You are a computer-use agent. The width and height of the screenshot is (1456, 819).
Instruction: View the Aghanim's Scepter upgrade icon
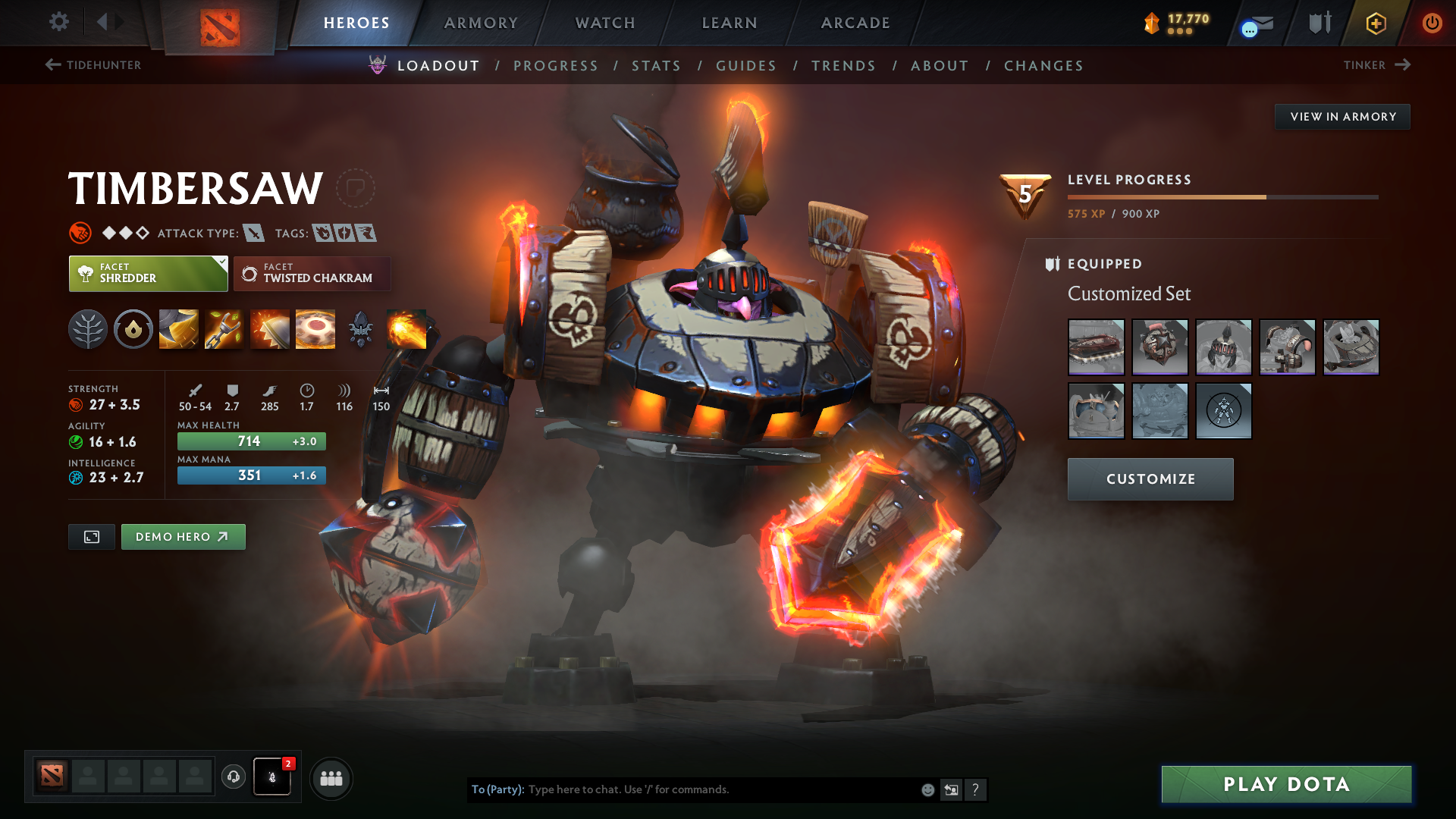[361, 328]
